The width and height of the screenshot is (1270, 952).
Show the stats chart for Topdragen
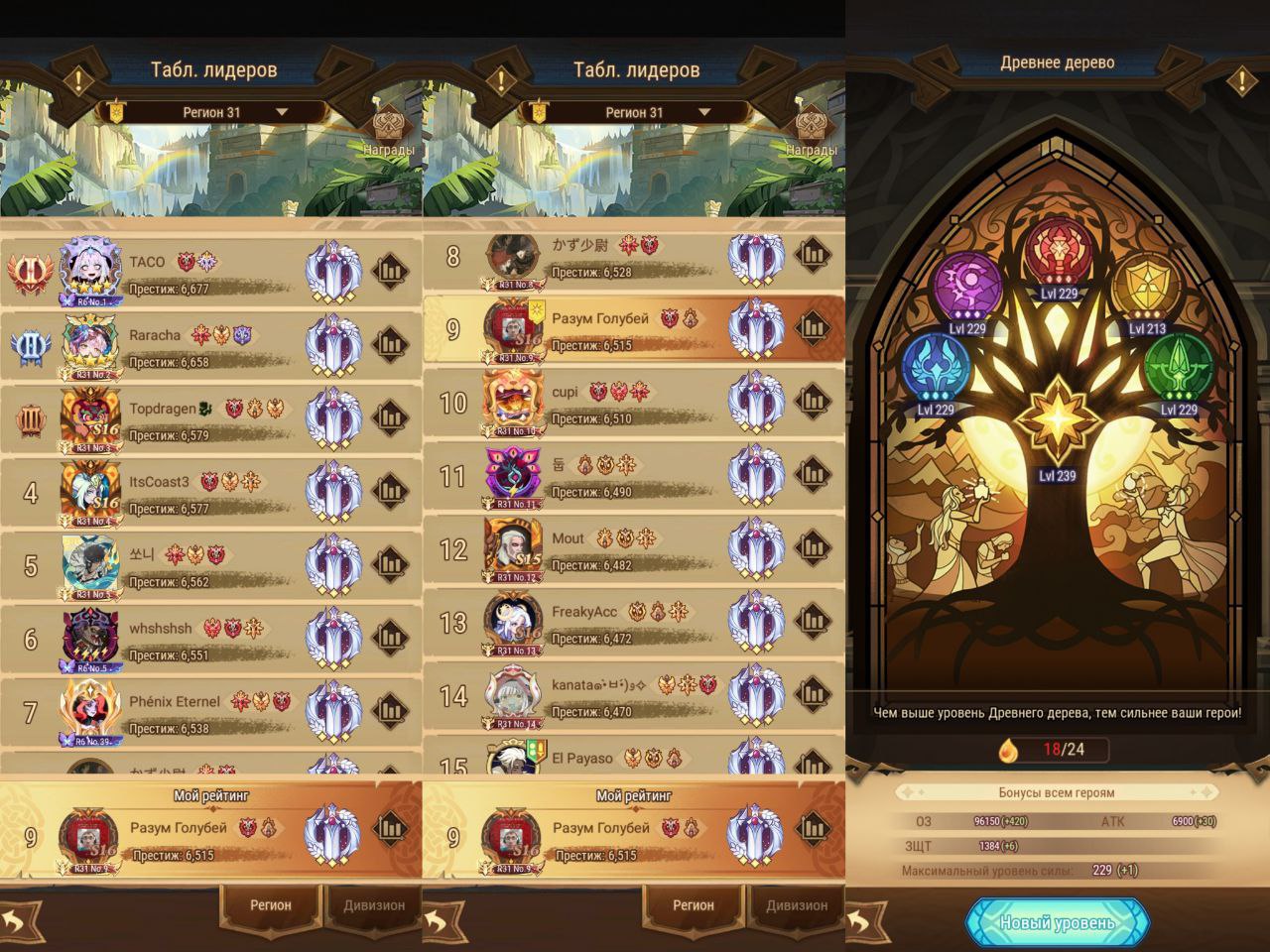pos(391,420)
